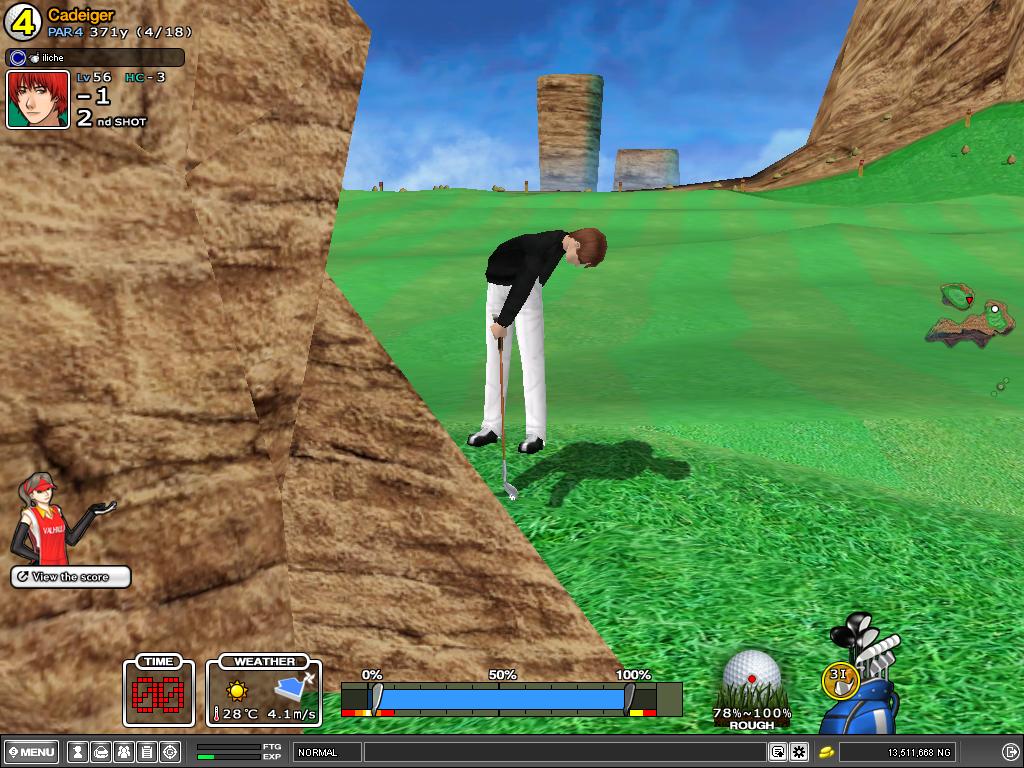Open the single player silhouette icon
1024x768 pixels.
78,752
